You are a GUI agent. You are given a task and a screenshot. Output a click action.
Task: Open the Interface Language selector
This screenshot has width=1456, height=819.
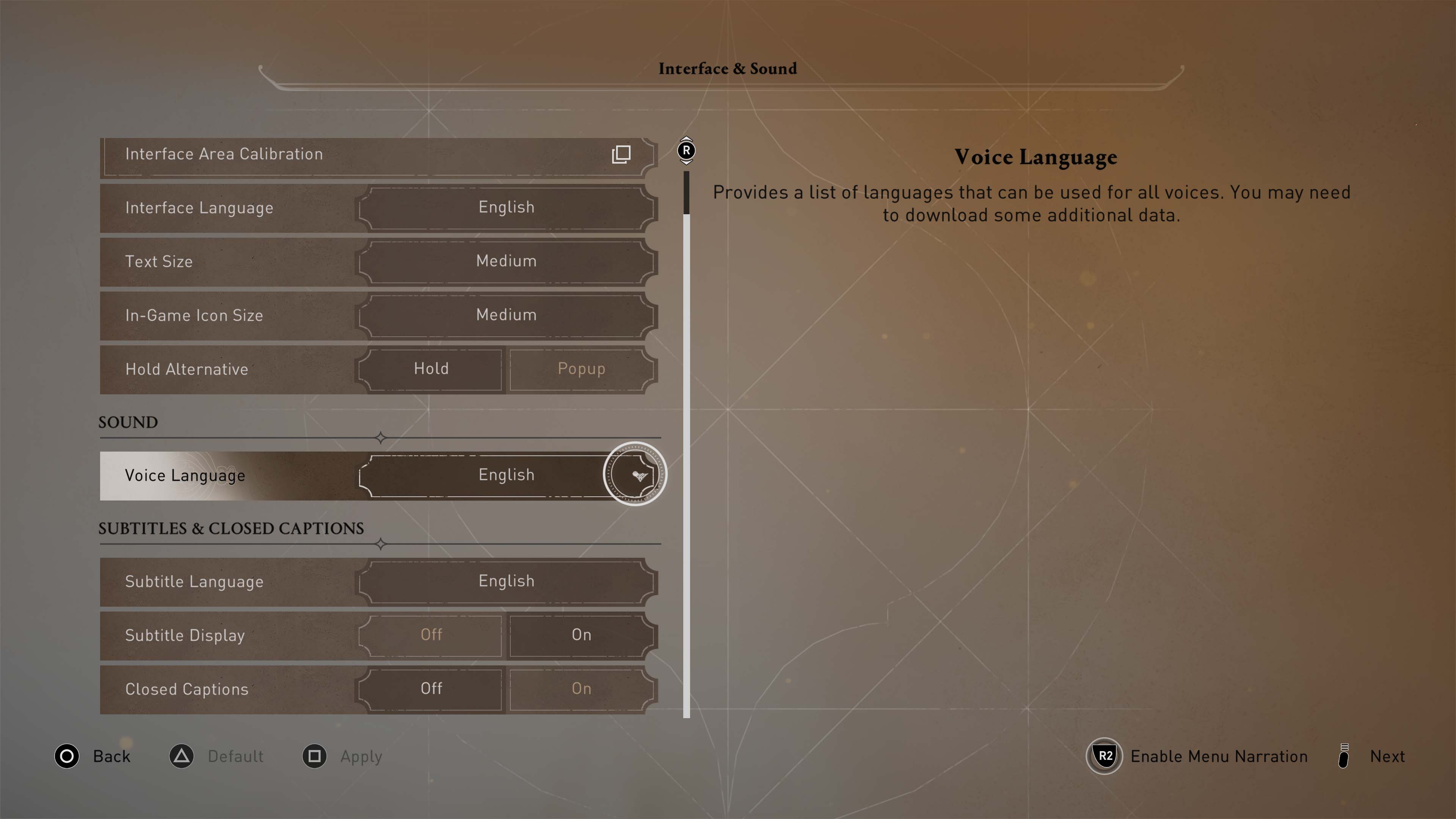506,207
